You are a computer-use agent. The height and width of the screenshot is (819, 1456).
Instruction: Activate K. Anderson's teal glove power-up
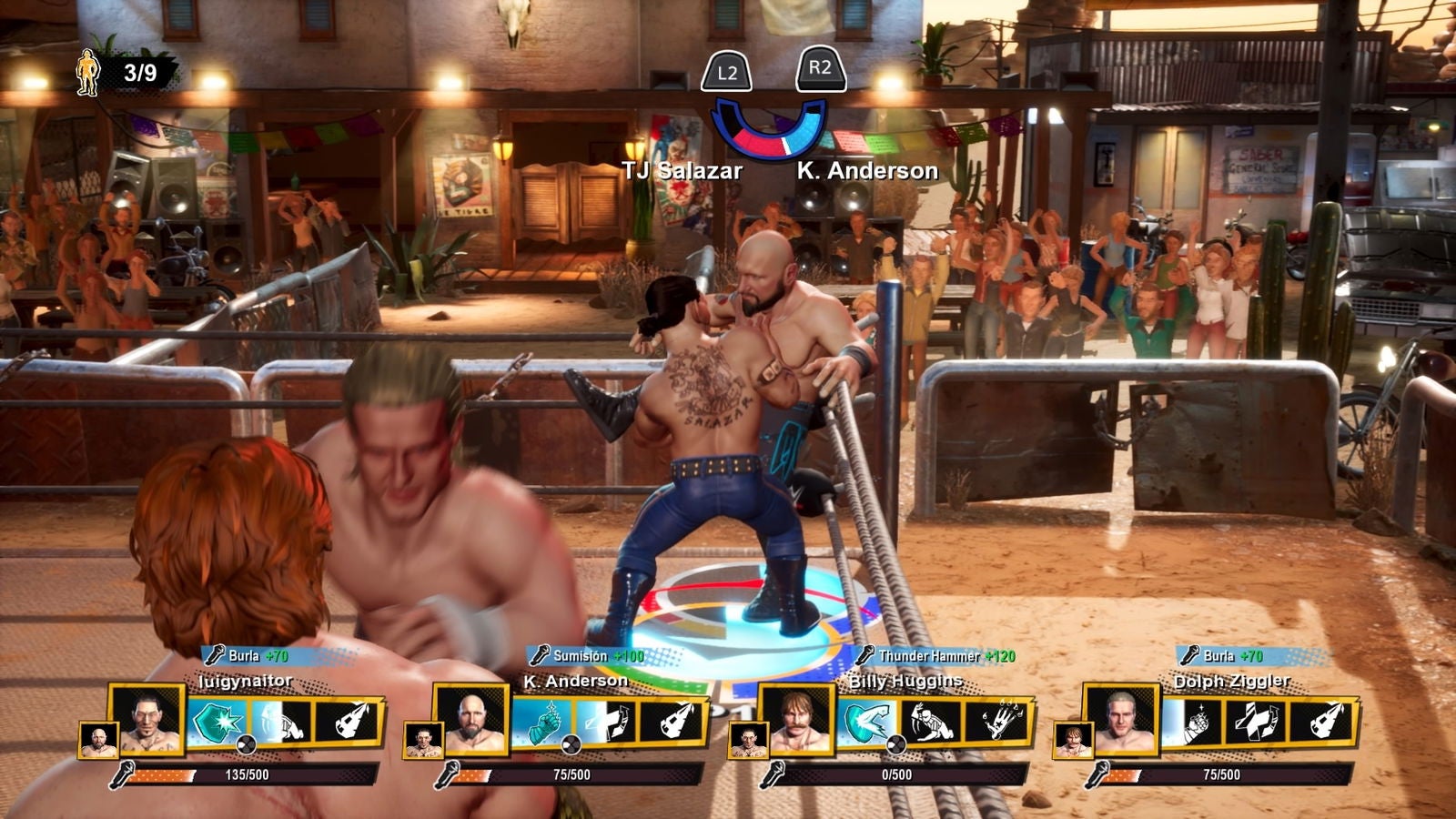point(543,723)
